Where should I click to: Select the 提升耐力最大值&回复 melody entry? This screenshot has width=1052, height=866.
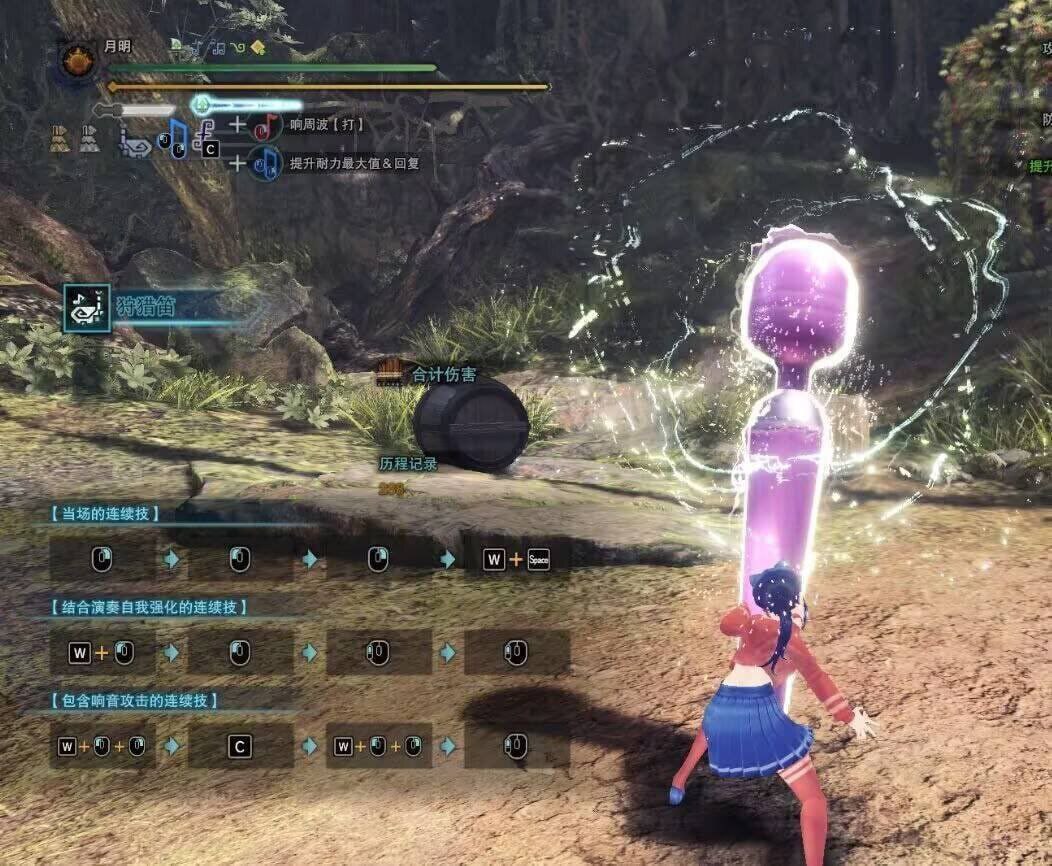pyautogui.click(x=353, y=163)
